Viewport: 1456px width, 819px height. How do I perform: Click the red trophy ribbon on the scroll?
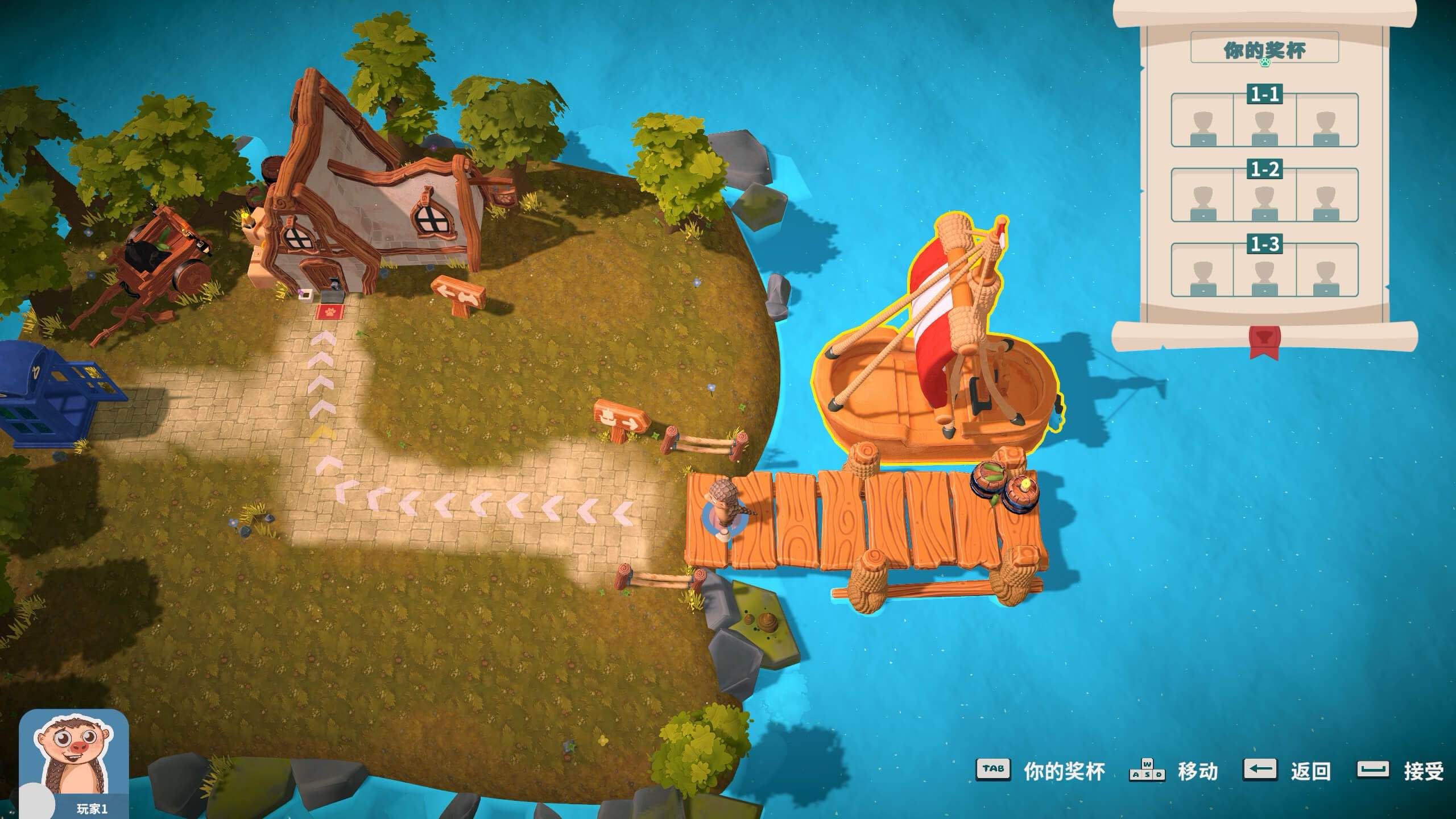pos(1264,341)
